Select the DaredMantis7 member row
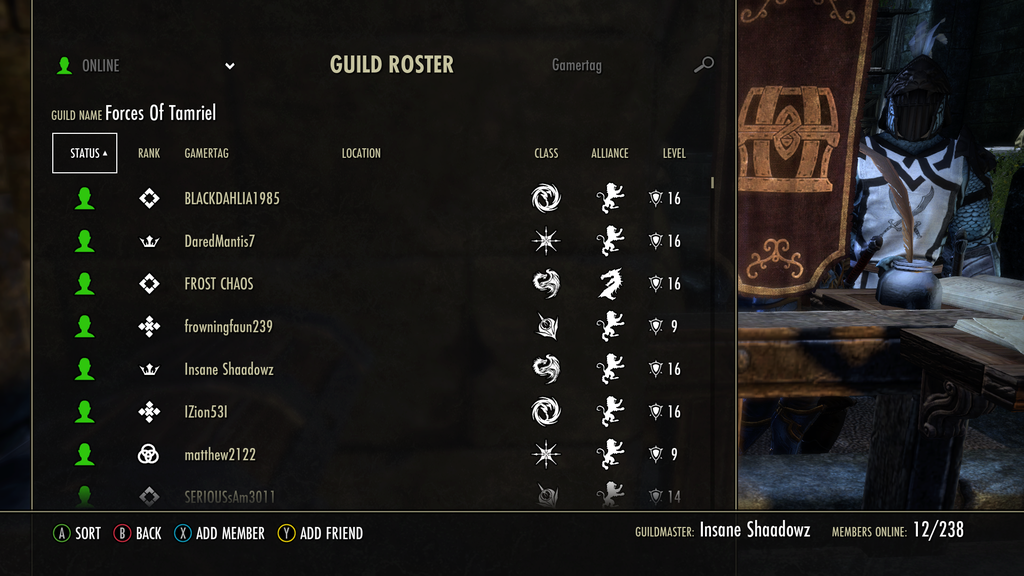 point(220,241)
